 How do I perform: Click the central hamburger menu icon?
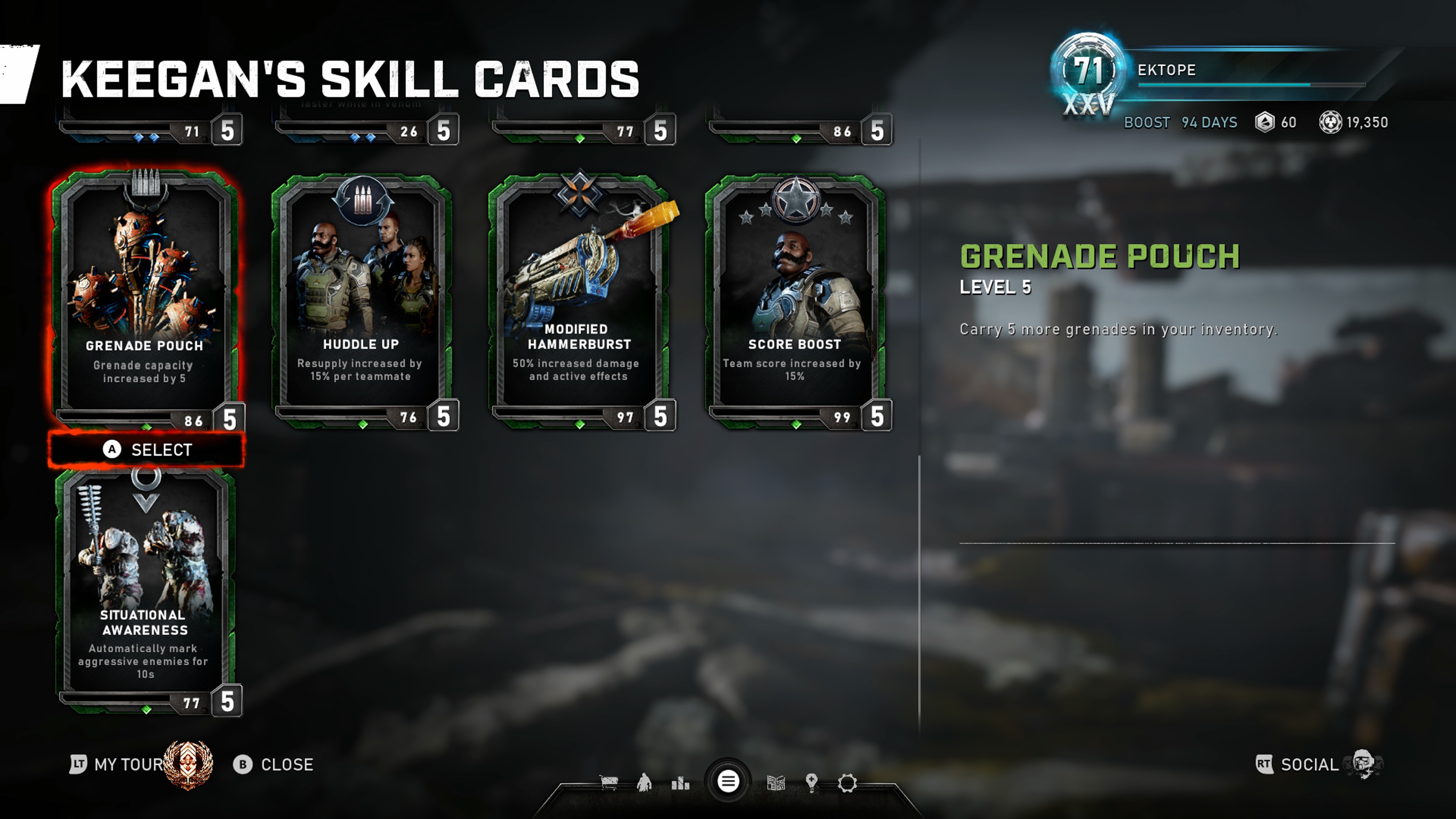[728, 782]
